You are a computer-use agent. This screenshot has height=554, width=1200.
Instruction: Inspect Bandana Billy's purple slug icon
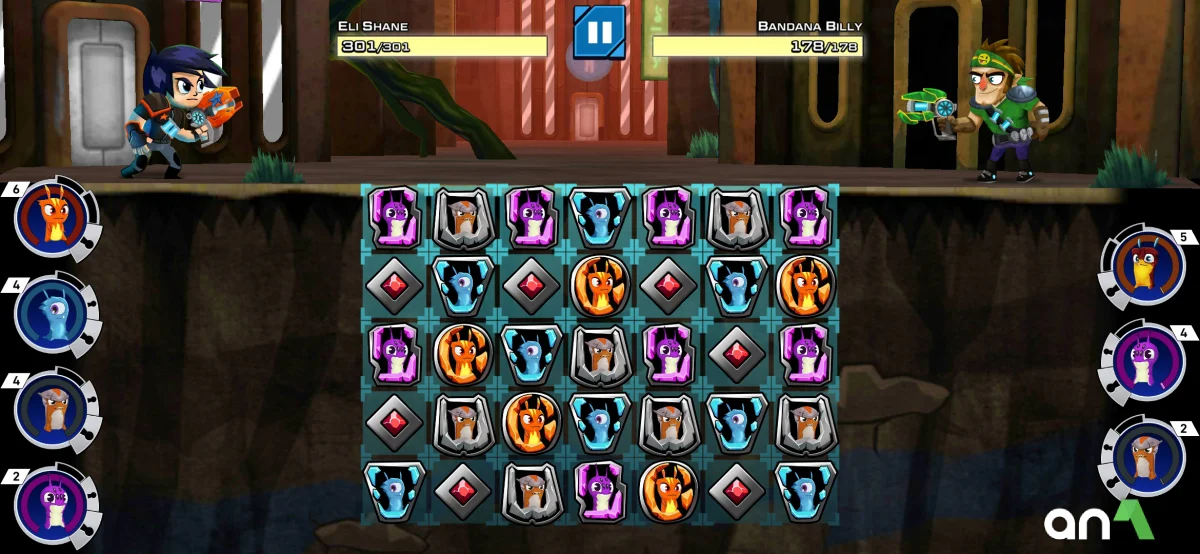(1147, 363)
